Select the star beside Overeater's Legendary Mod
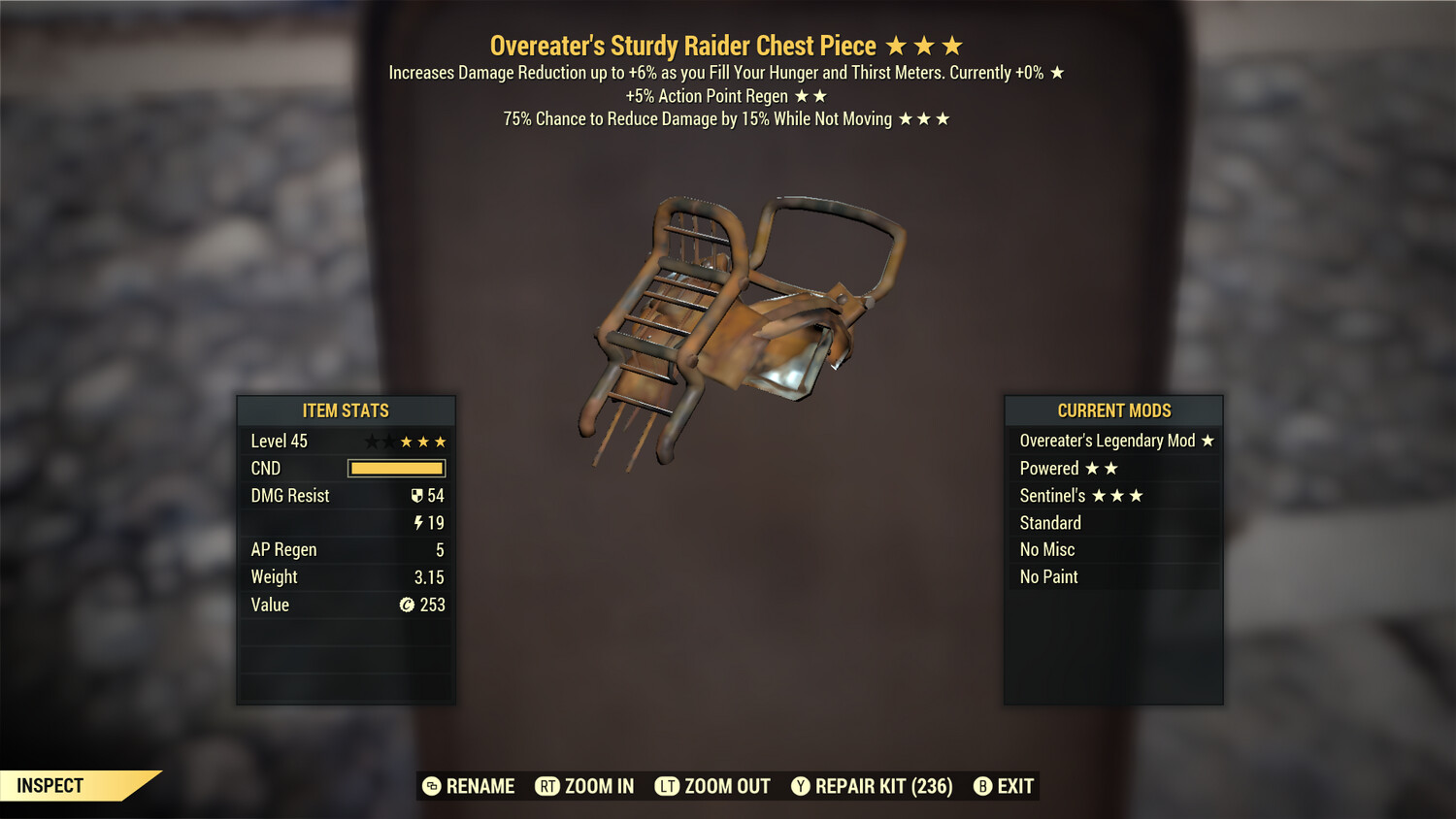1456x819 pixels. pos(1207,441)
